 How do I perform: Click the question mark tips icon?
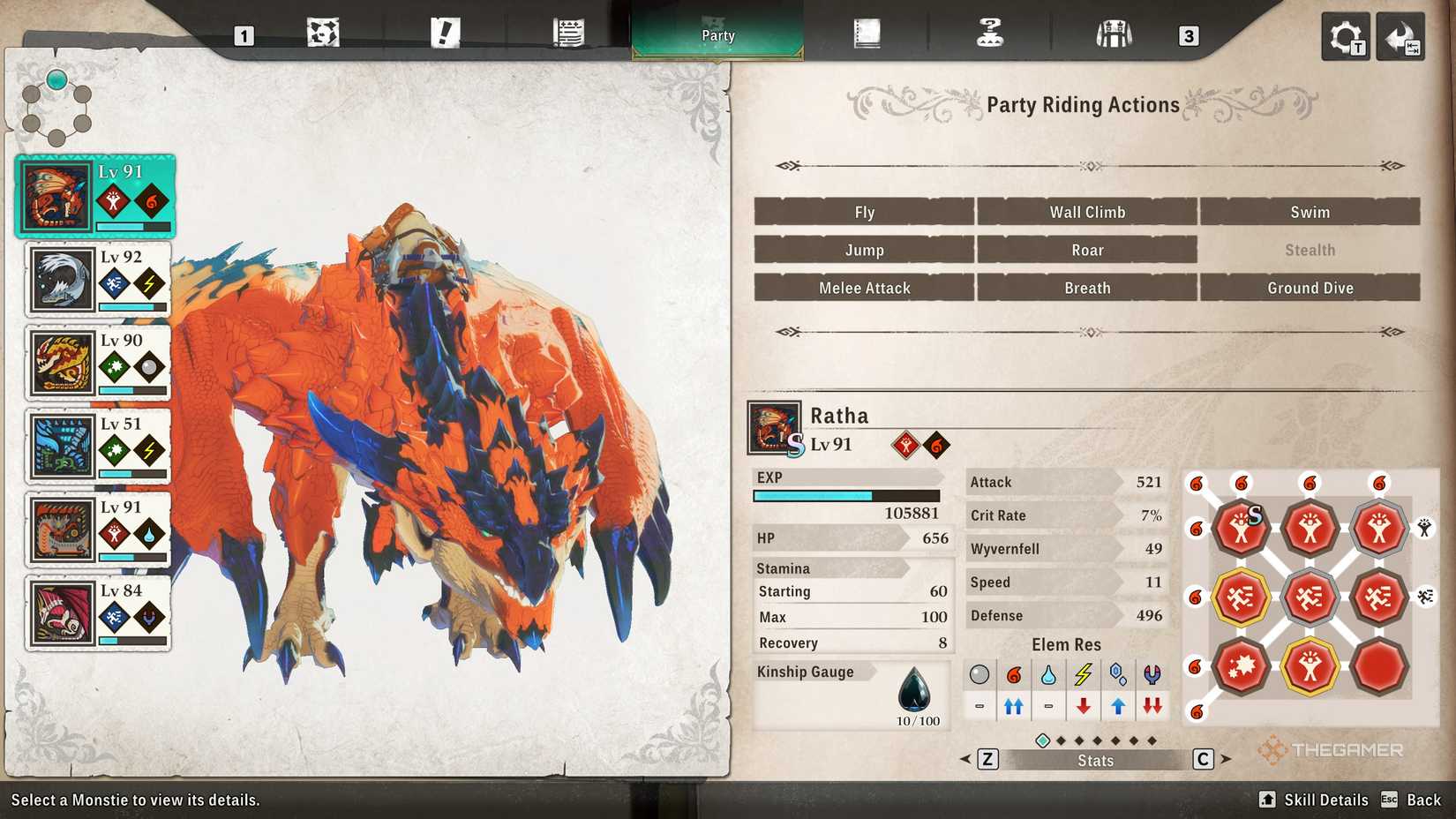click(x=990, y=34)
